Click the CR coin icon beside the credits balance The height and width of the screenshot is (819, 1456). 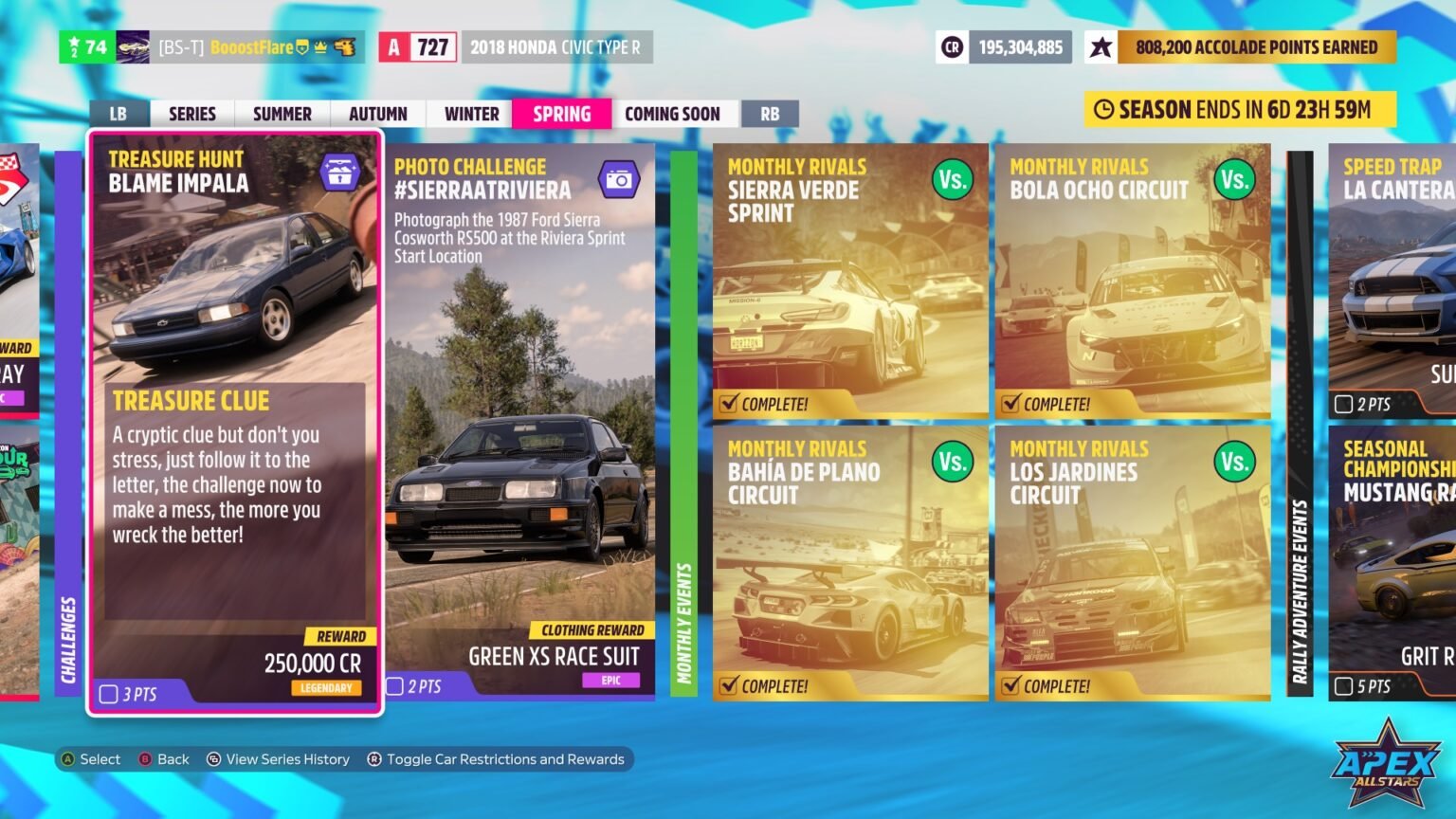(953, 46)
